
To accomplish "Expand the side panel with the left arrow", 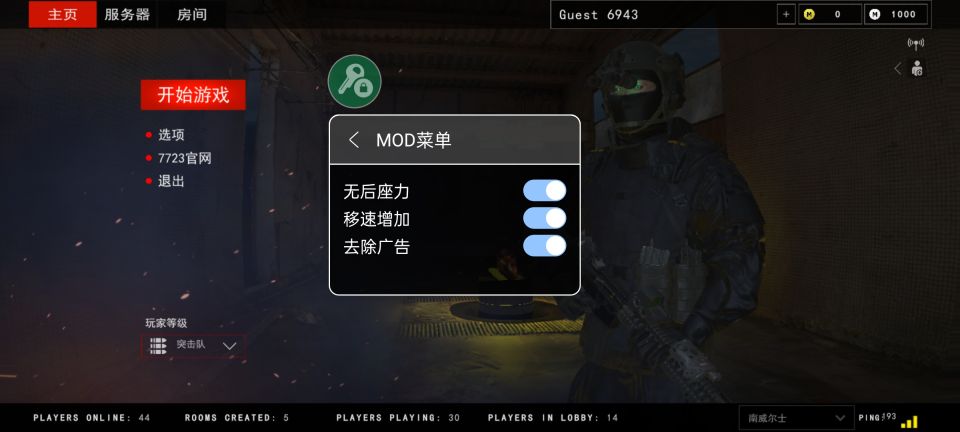I will point(897,68).
